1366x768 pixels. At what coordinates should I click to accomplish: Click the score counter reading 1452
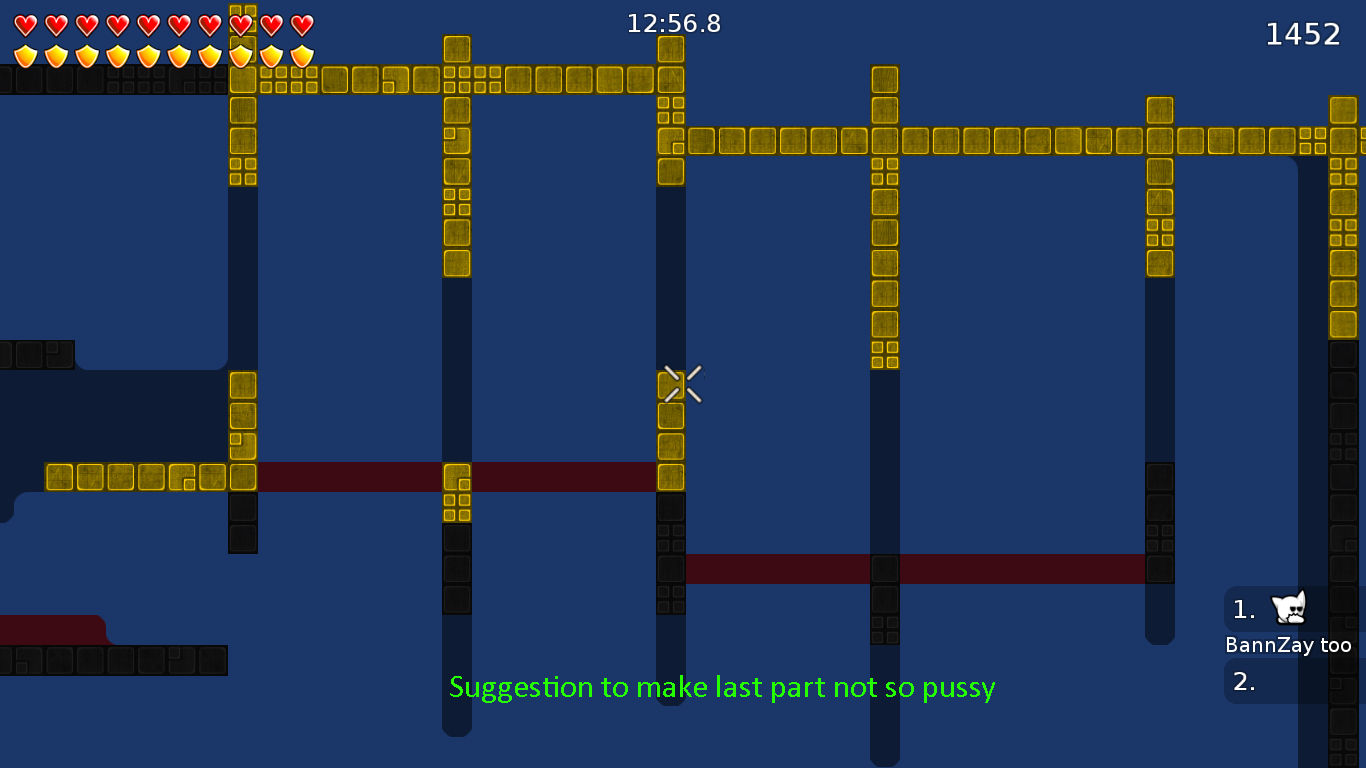[1302, 33]
